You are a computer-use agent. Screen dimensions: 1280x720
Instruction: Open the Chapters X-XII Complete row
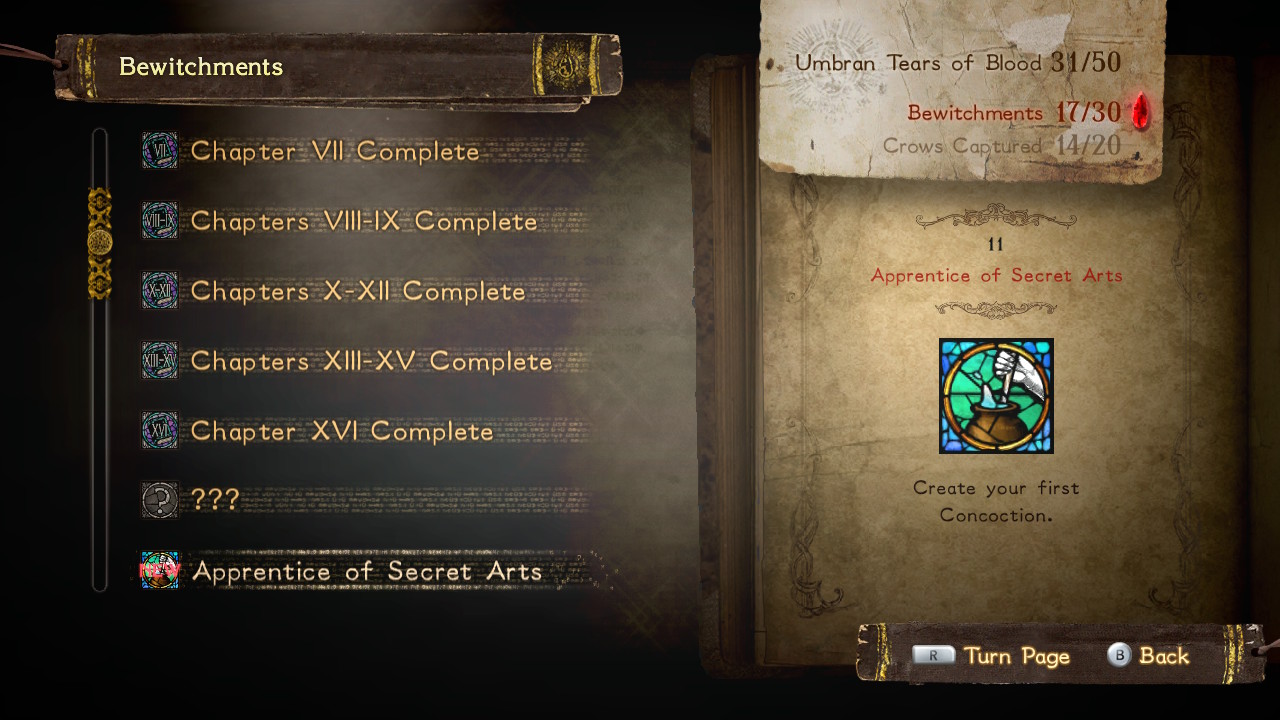pos(358,292)
